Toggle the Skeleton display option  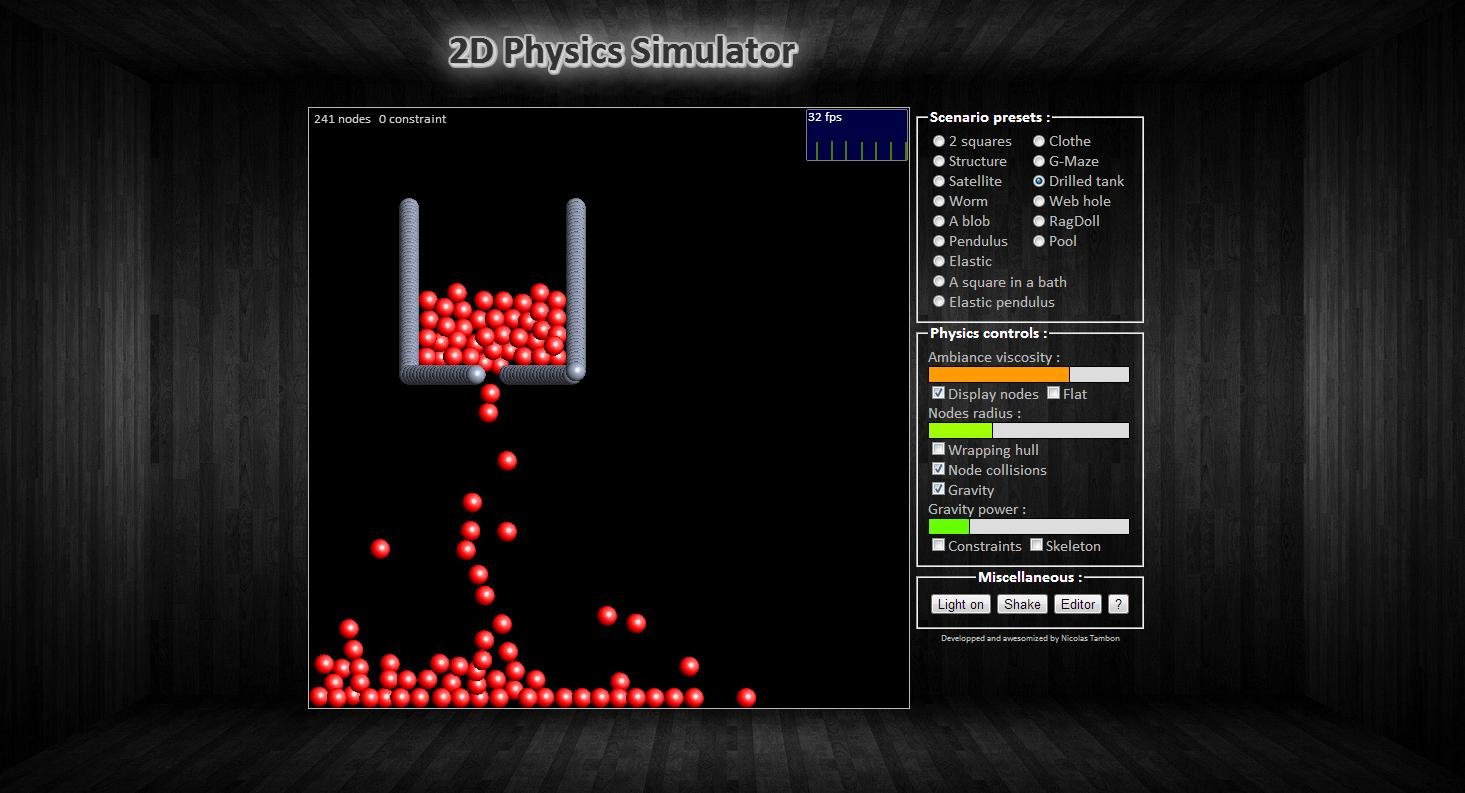pyautogui.click(x=1036, y=544)
